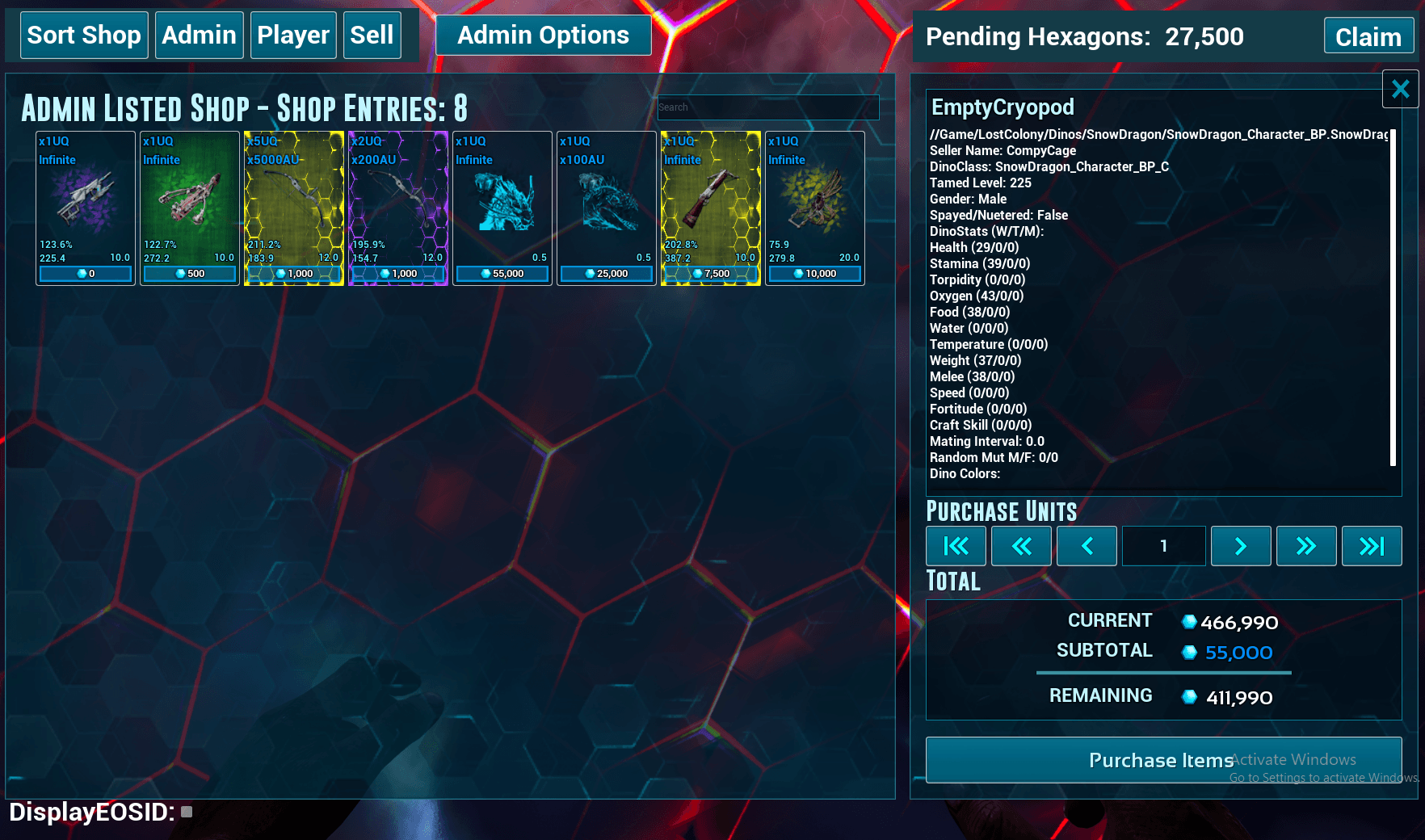Close the item details panel
Screen dimensions: 1425x840
point(1400,89)
